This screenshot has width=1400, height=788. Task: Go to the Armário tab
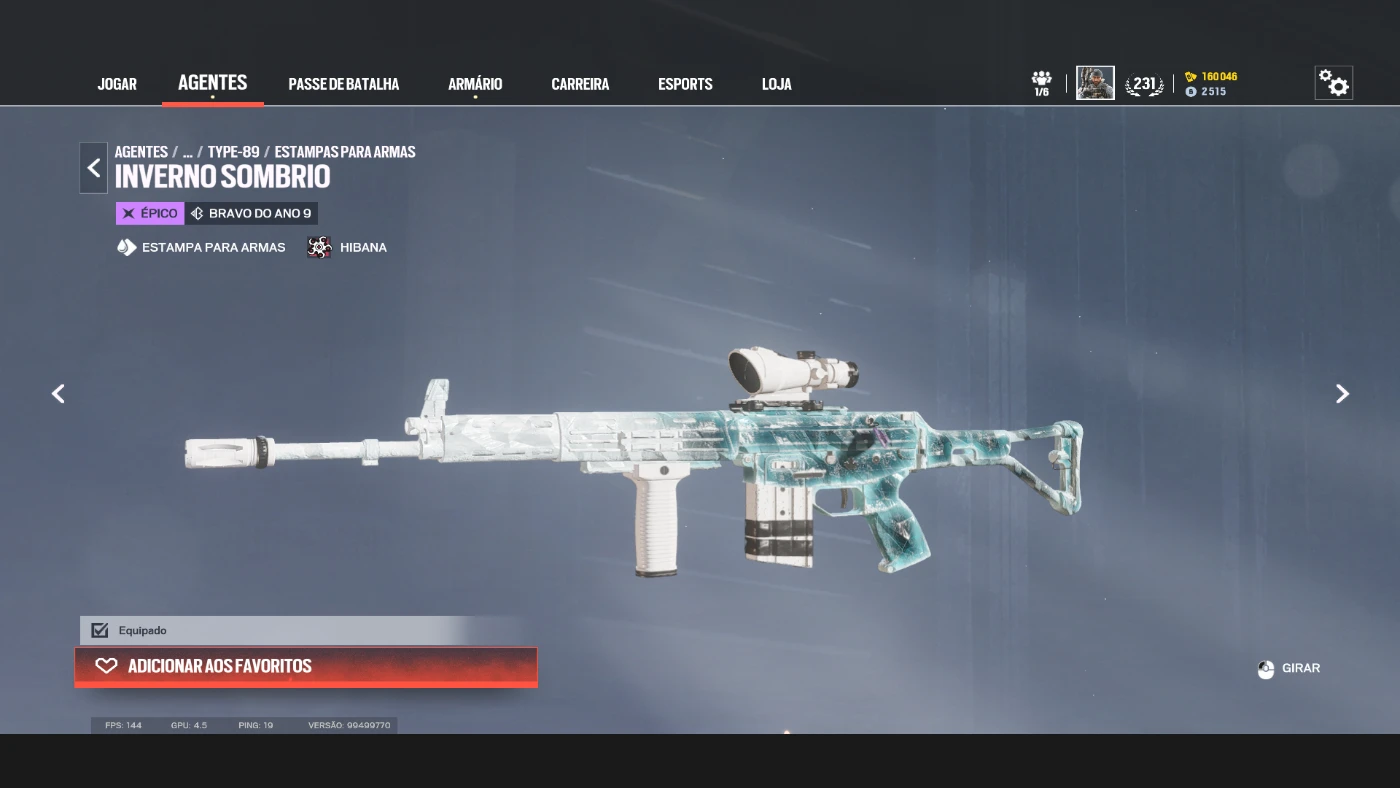475,84
